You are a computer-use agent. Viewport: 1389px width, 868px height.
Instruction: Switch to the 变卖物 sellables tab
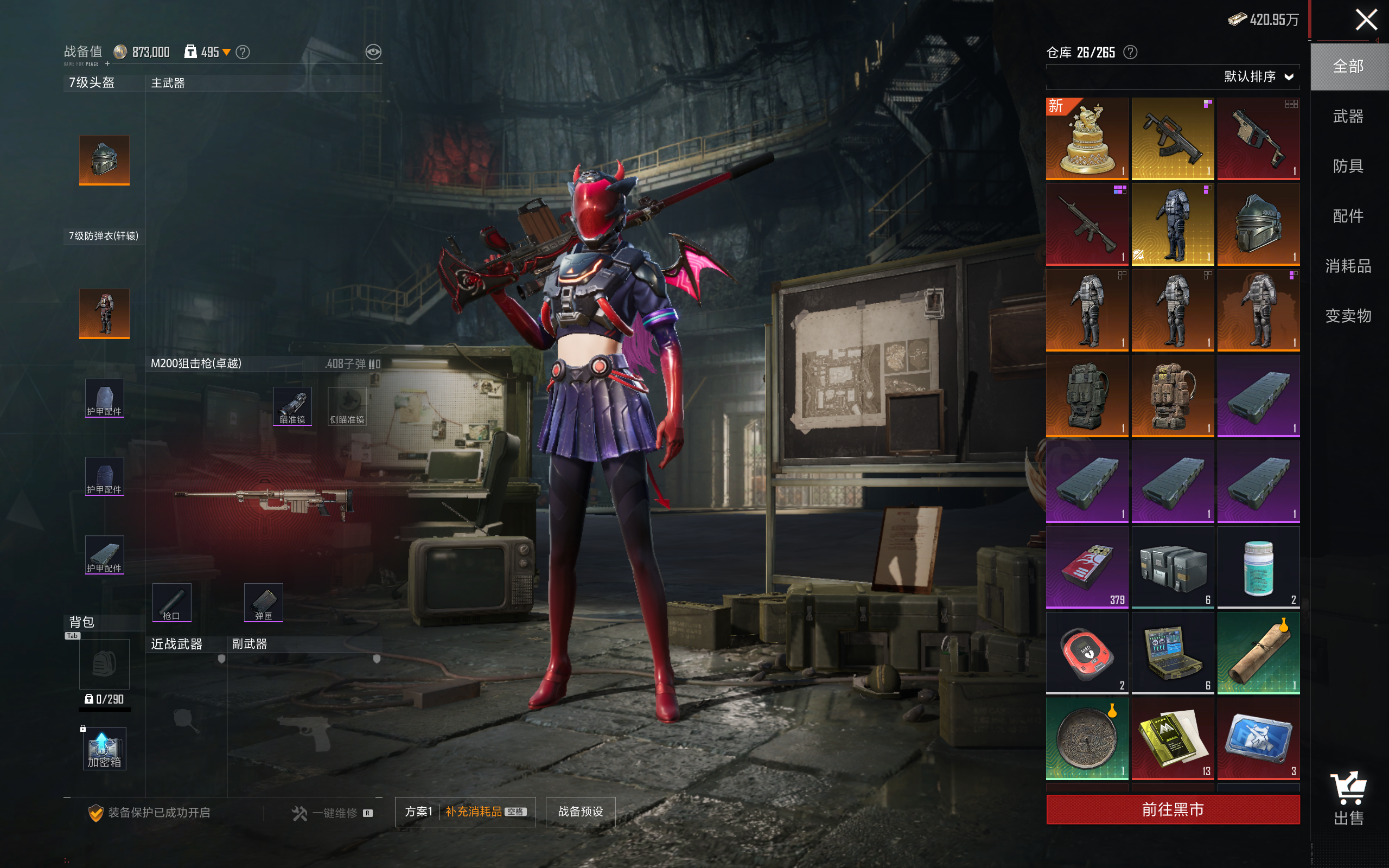click(1348, 316)
